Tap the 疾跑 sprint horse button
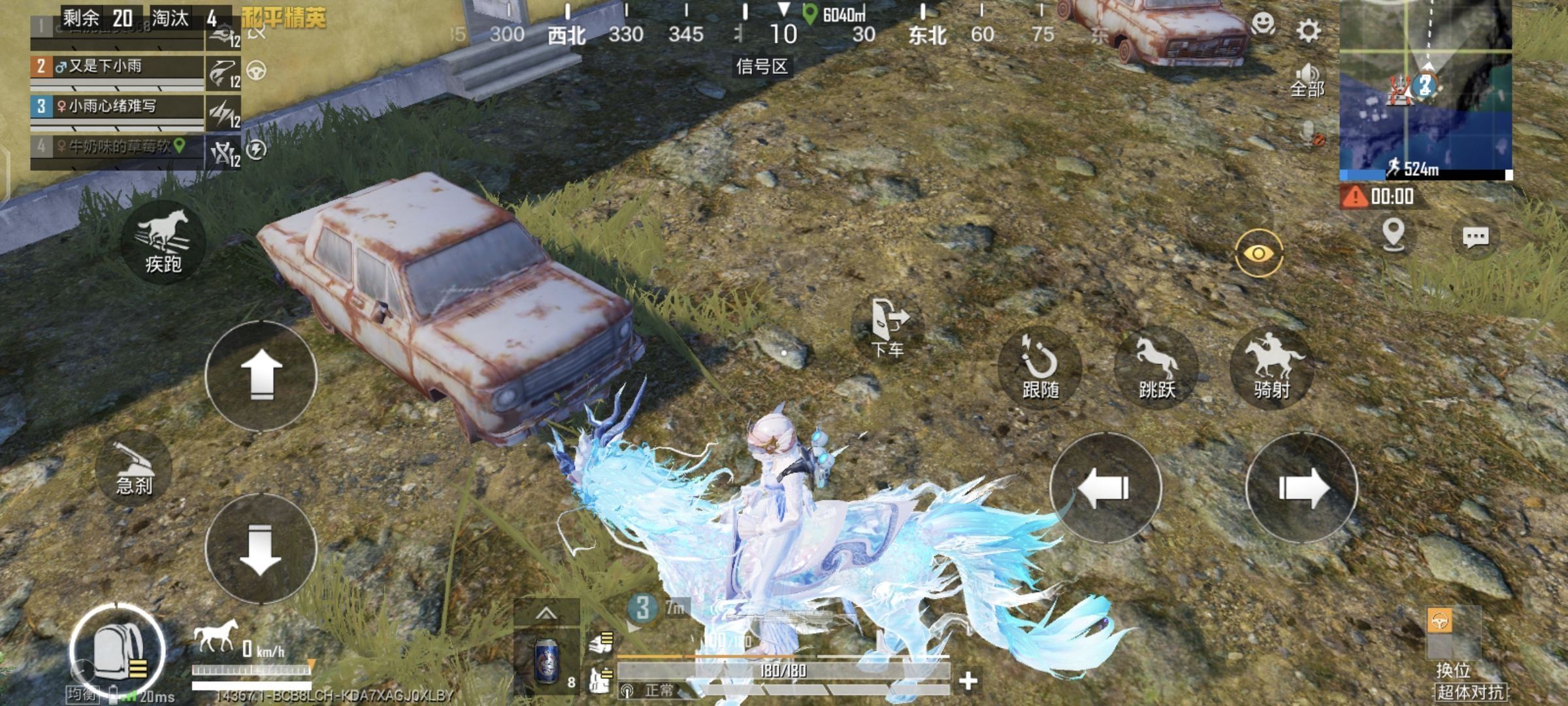Viewport: 1568px width, 706px height. (x=163, y=242)
